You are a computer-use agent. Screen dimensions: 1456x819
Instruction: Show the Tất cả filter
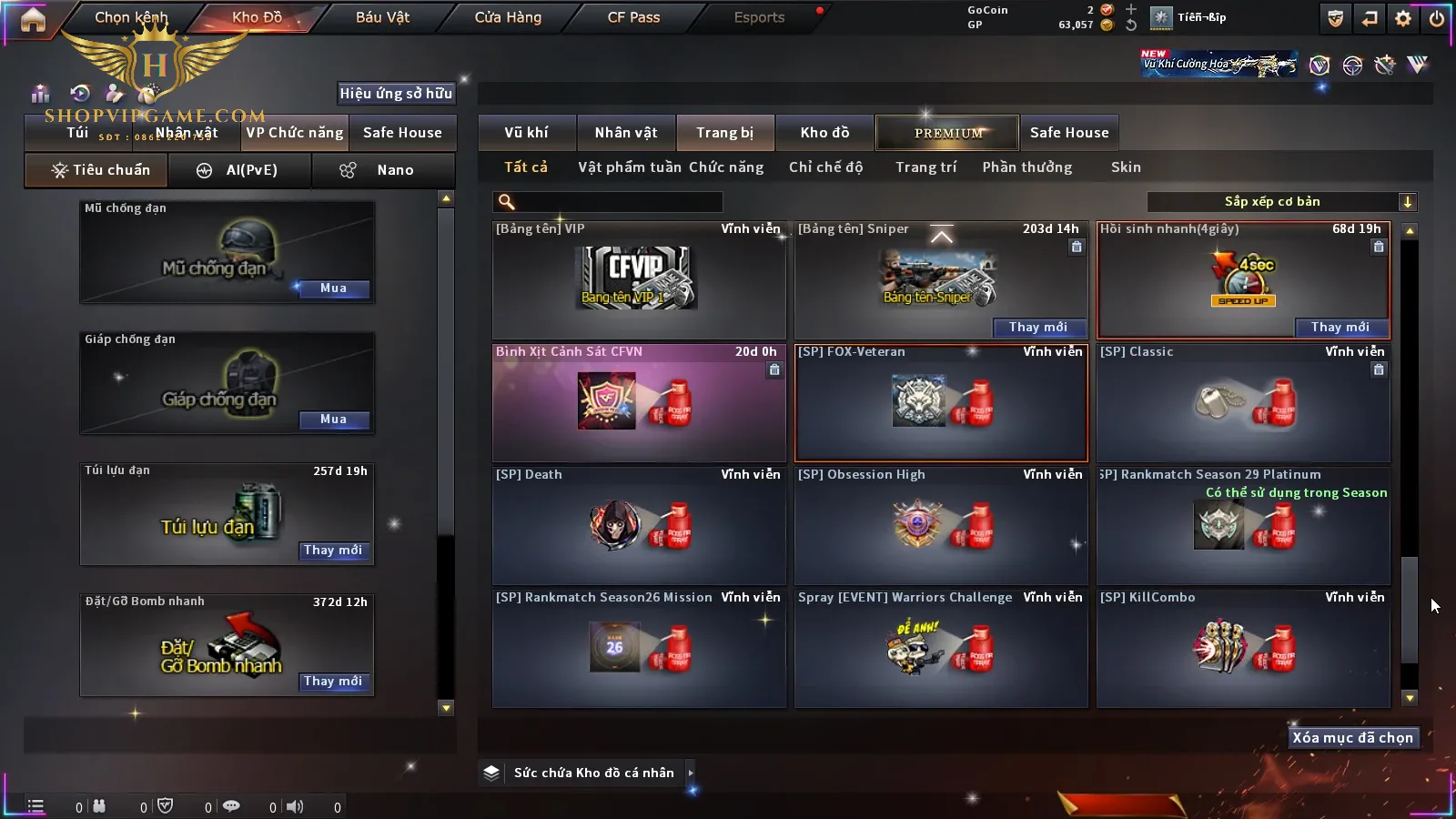click(x=526, y=167)
